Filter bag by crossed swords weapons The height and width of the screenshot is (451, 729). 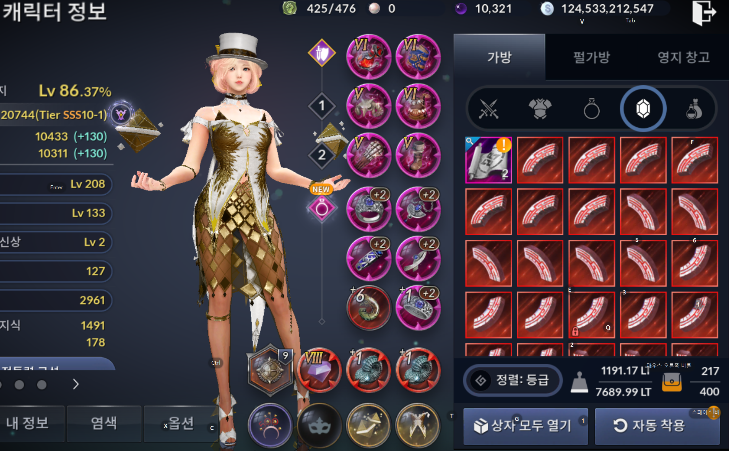(x=489, y=109)
